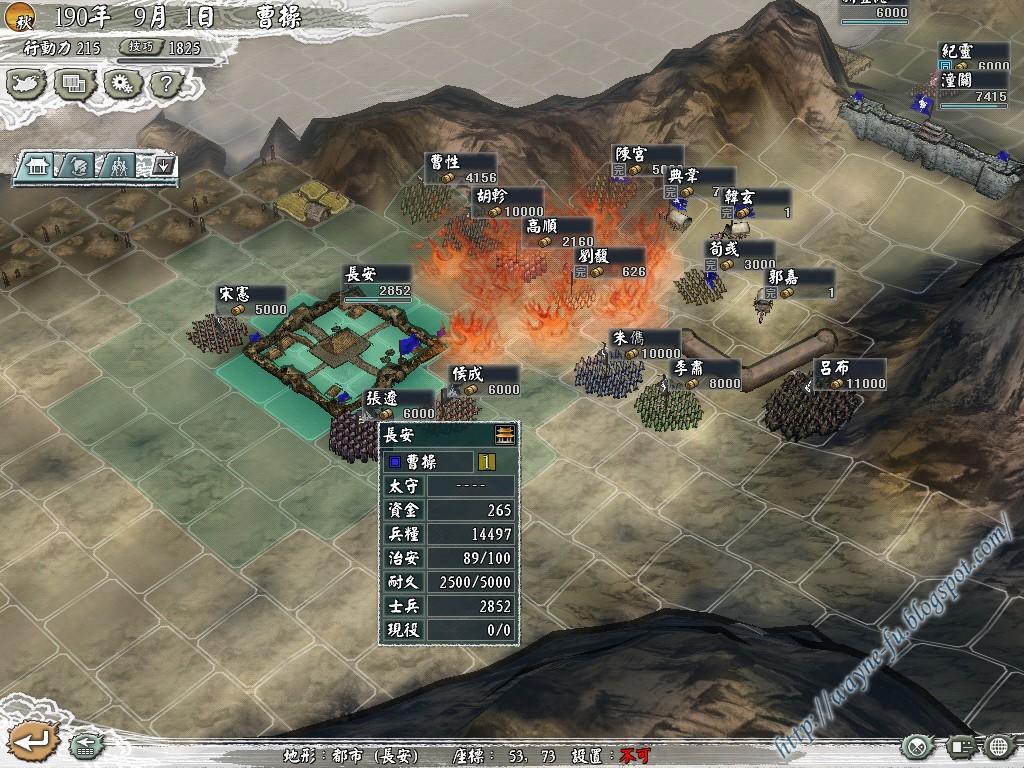
Task: Click the pagoda icon in the 長安 info panel
Action: click(506, 435)
